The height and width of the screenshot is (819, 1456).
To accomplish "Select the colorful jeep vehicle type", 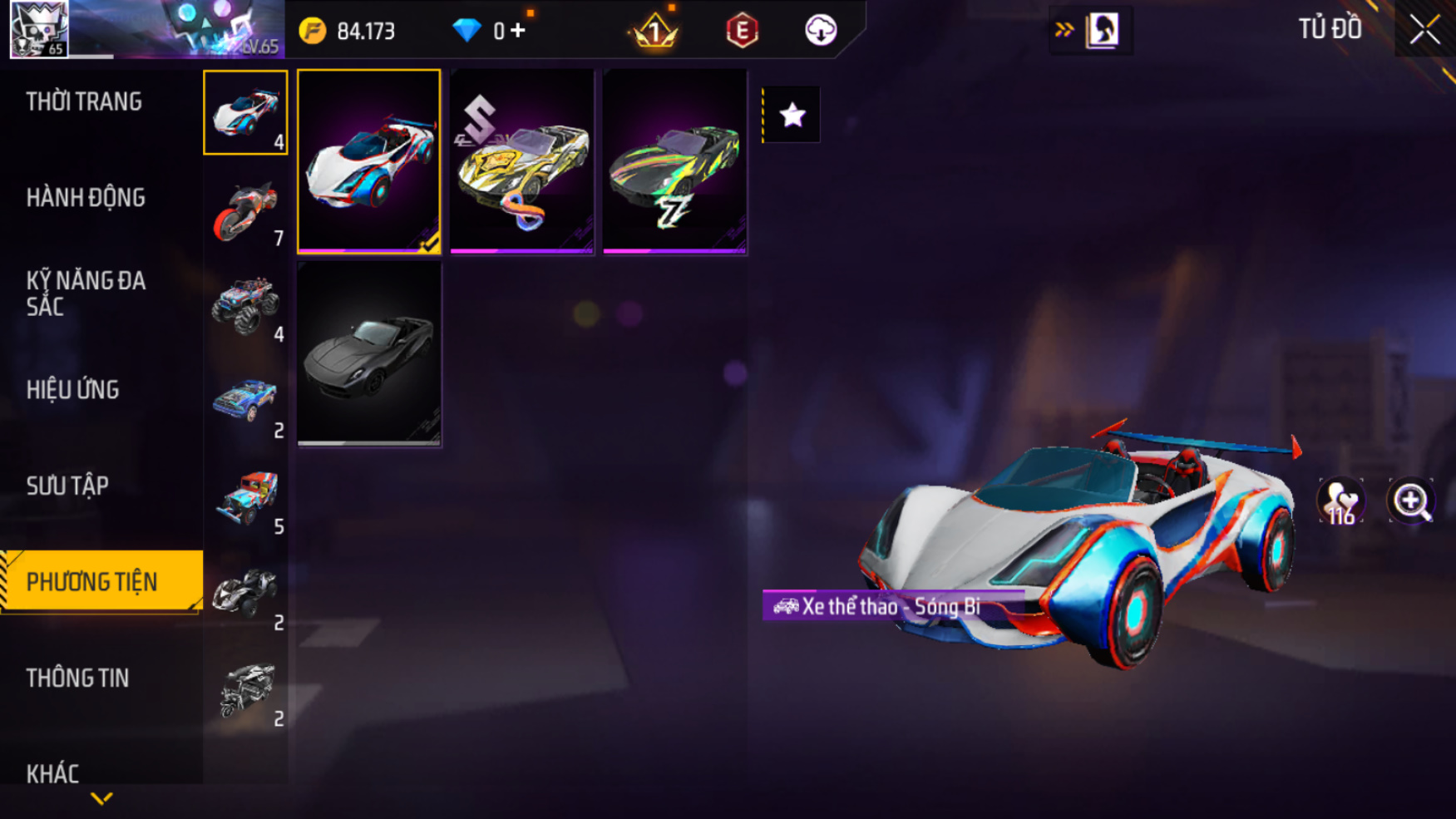I will click(x=245, y=497).
